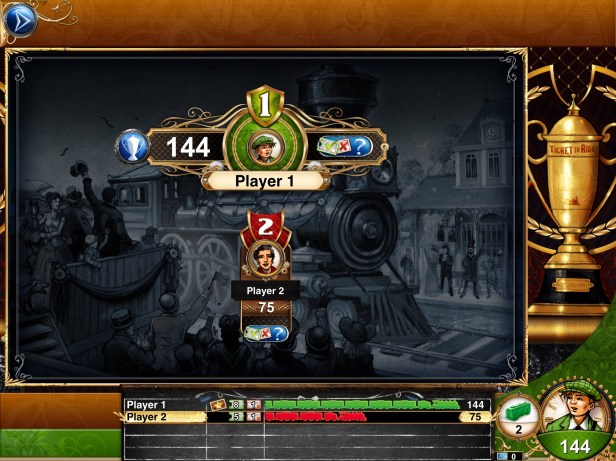Click the blue trophy icon beside 144
This screenshot has width=616, height=461.
(133, 147)
